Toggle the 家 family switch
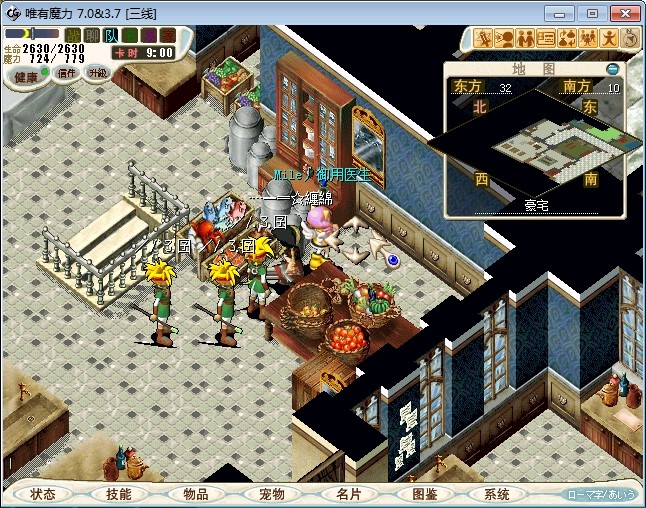The height and width of the screenshot is (508, 646). click(169, 35)
